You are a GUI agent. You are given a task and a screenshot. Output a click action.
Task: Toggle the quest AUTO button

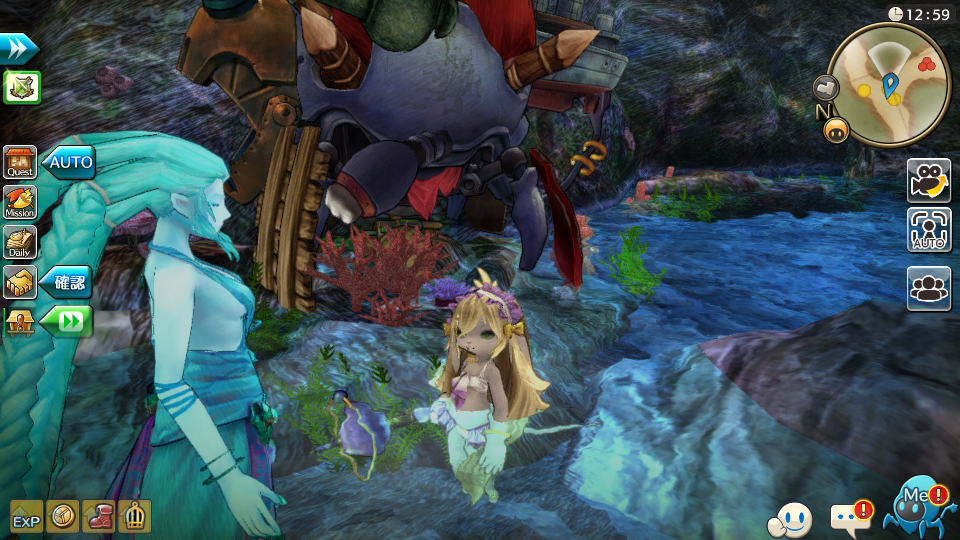click(69, 162)
